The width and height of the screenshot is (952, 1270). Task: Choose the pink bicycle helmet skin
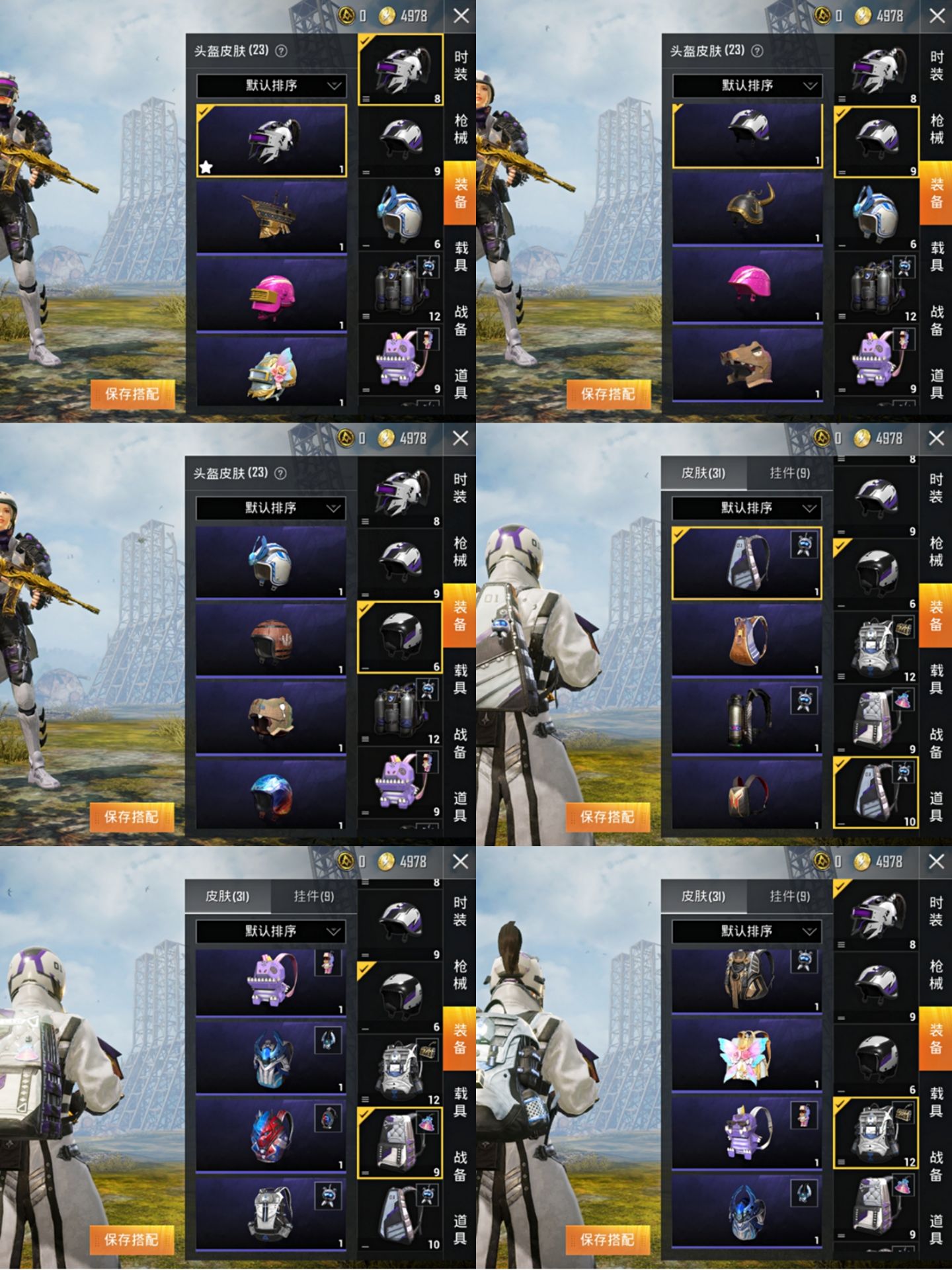tap(747, 284)
